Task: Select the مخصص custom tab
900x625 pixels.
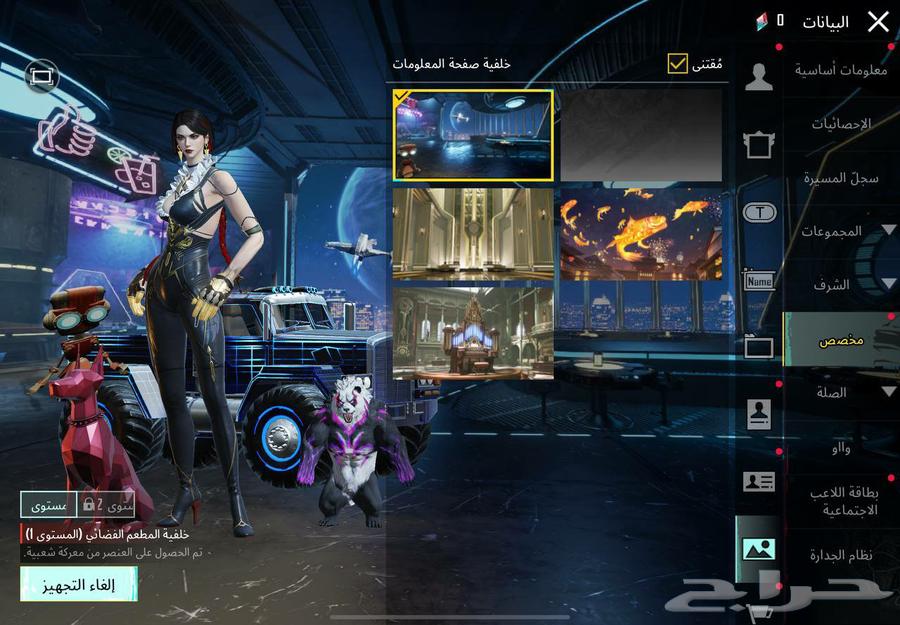Action: (x=840, y=340)
